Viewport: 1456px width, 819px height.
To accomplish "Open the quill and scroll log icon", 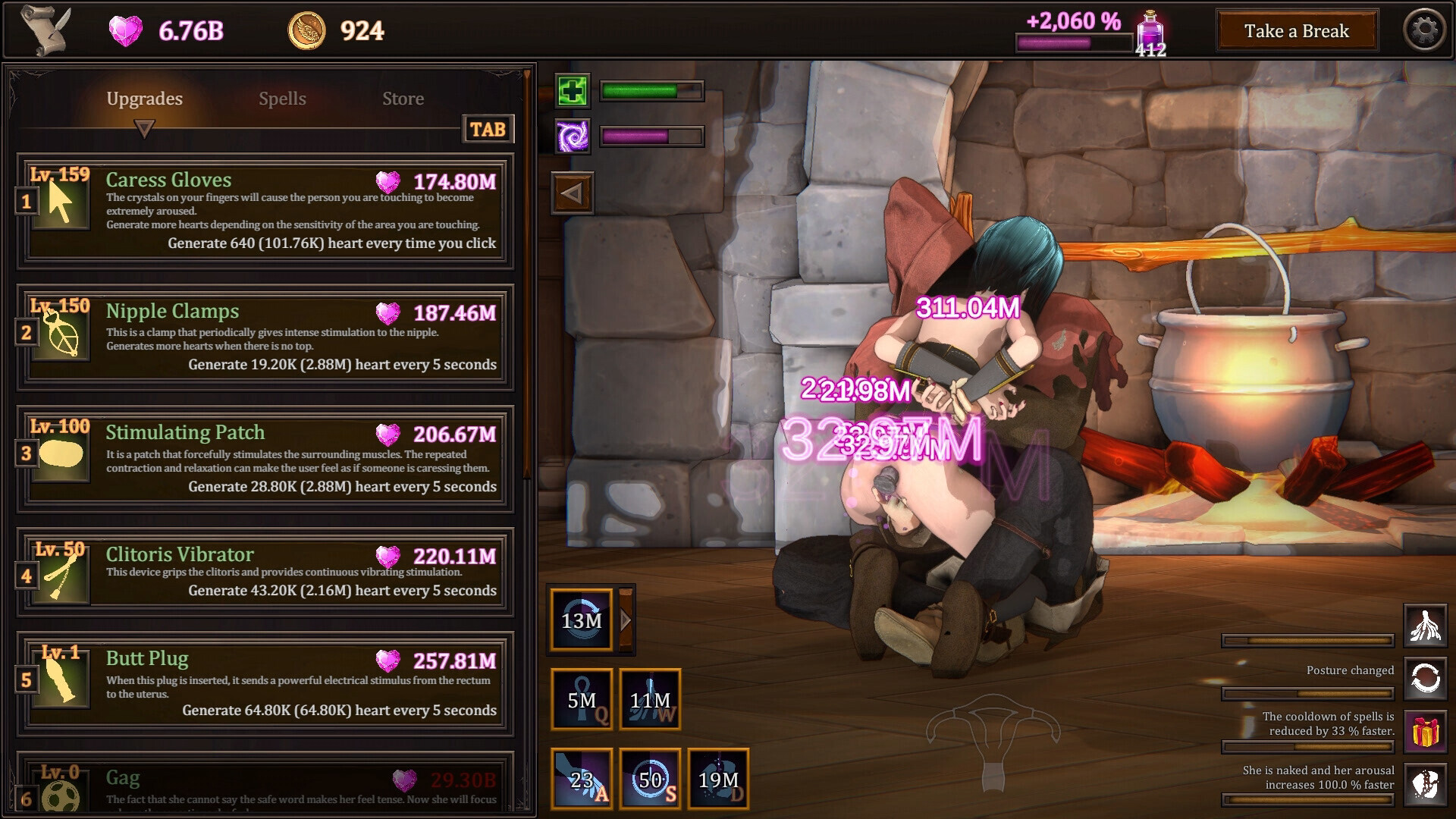I will (x=45, y=30).
